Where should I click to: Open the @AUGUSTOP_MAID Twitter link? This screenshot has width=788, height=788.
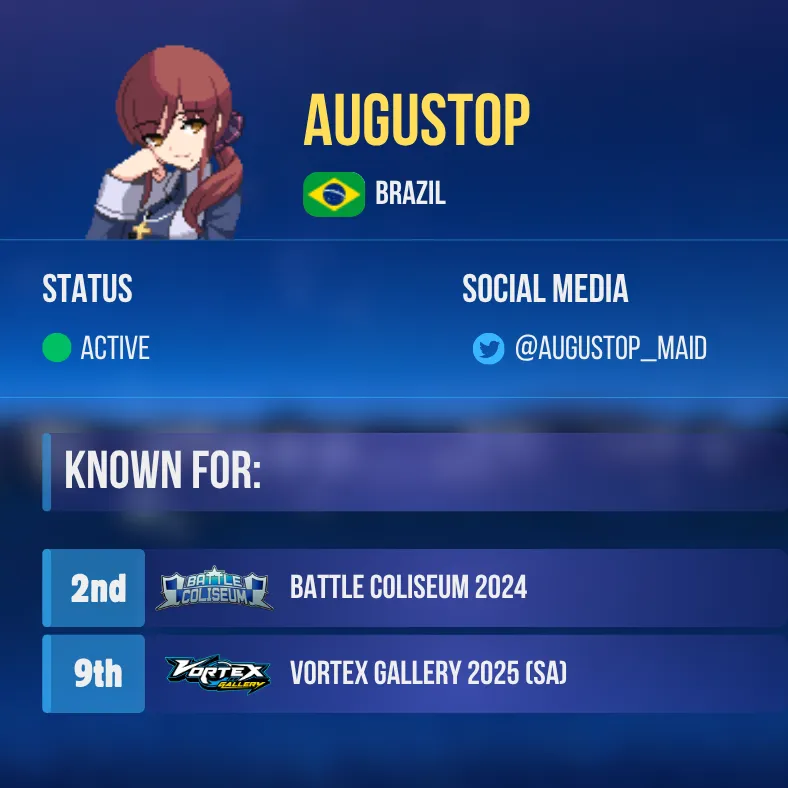pos(610,349)
